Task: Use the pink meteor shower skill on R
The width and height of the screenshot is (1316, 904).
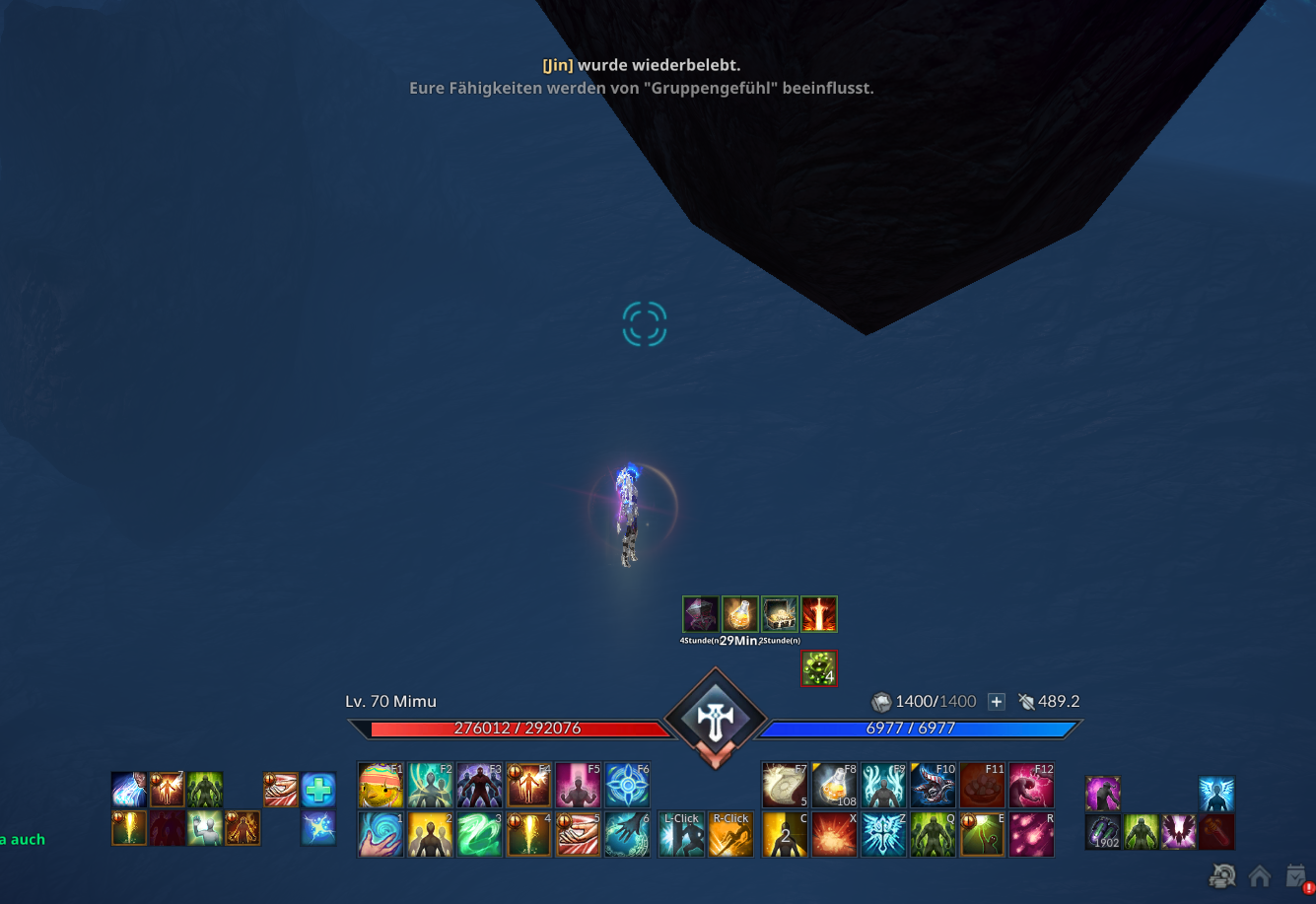Action: tap(1031, 834)
